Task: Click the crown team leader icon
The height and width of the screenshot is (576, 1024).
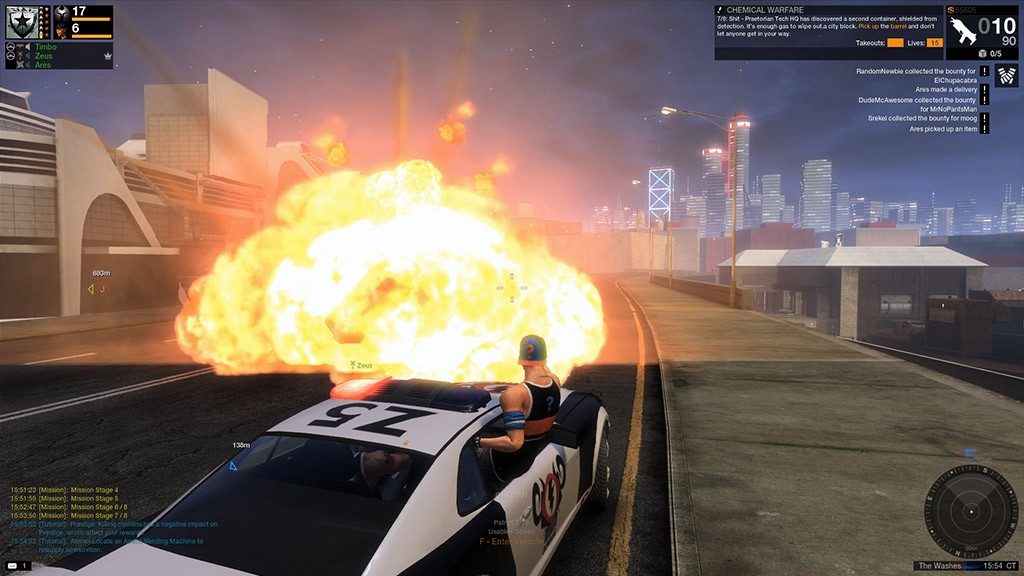Action: point(106,57)
